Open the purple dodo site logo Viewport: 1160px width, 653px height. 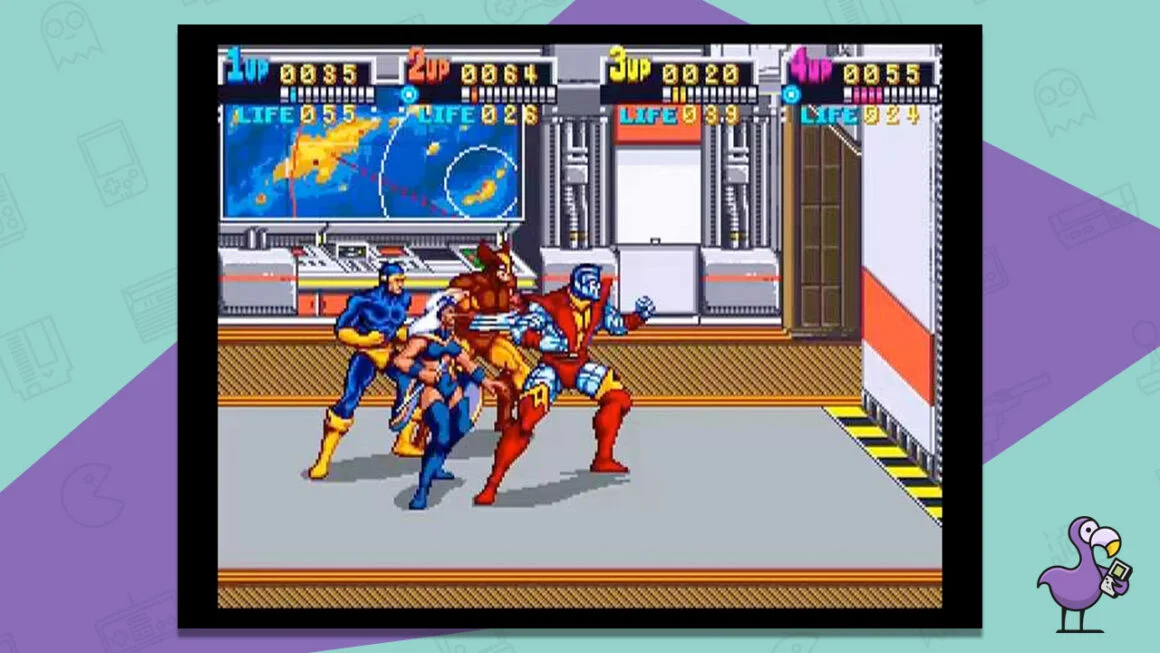(x=1079, y=574)
